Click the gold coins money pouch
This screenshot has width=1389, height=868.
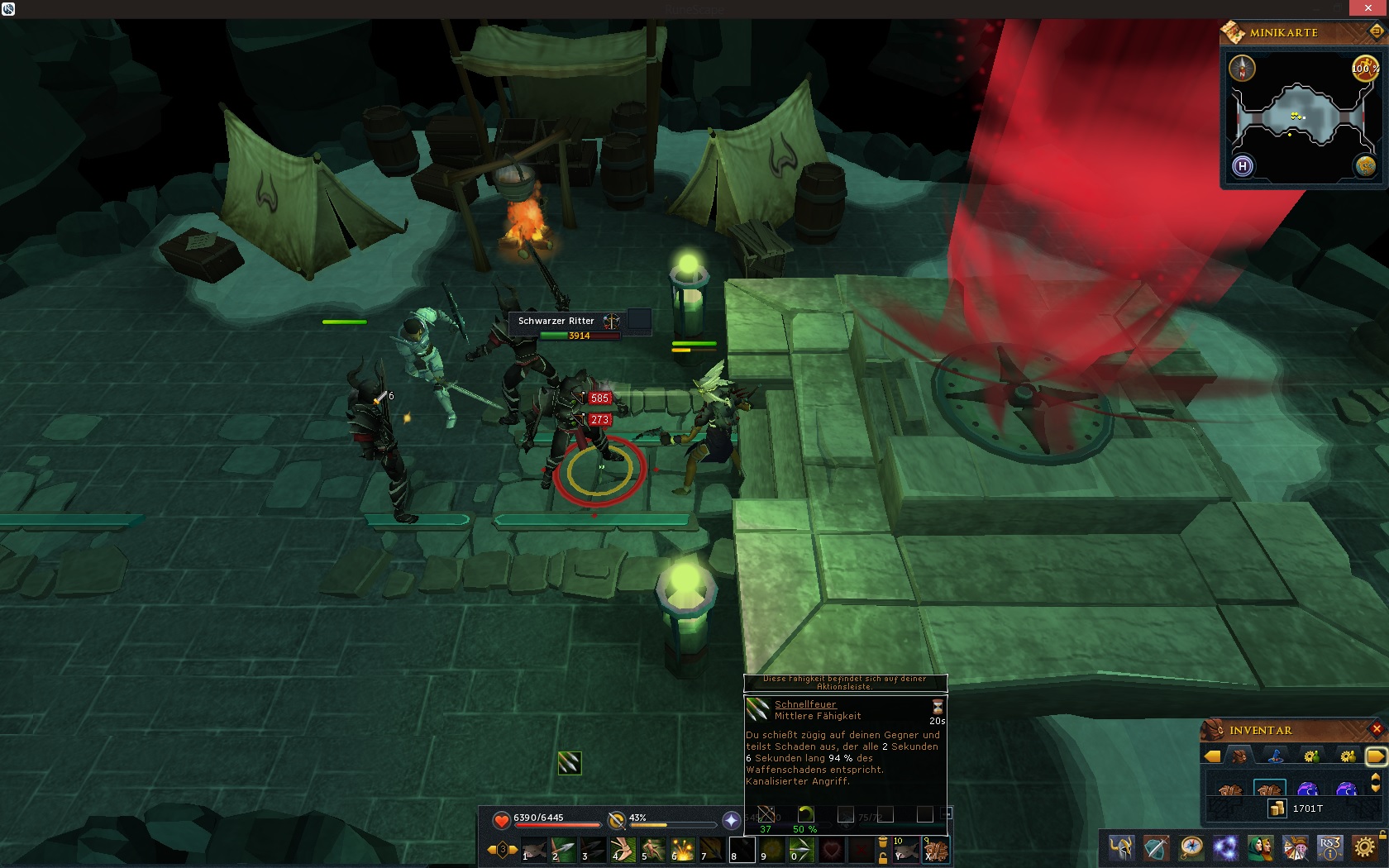point(1277,808)
